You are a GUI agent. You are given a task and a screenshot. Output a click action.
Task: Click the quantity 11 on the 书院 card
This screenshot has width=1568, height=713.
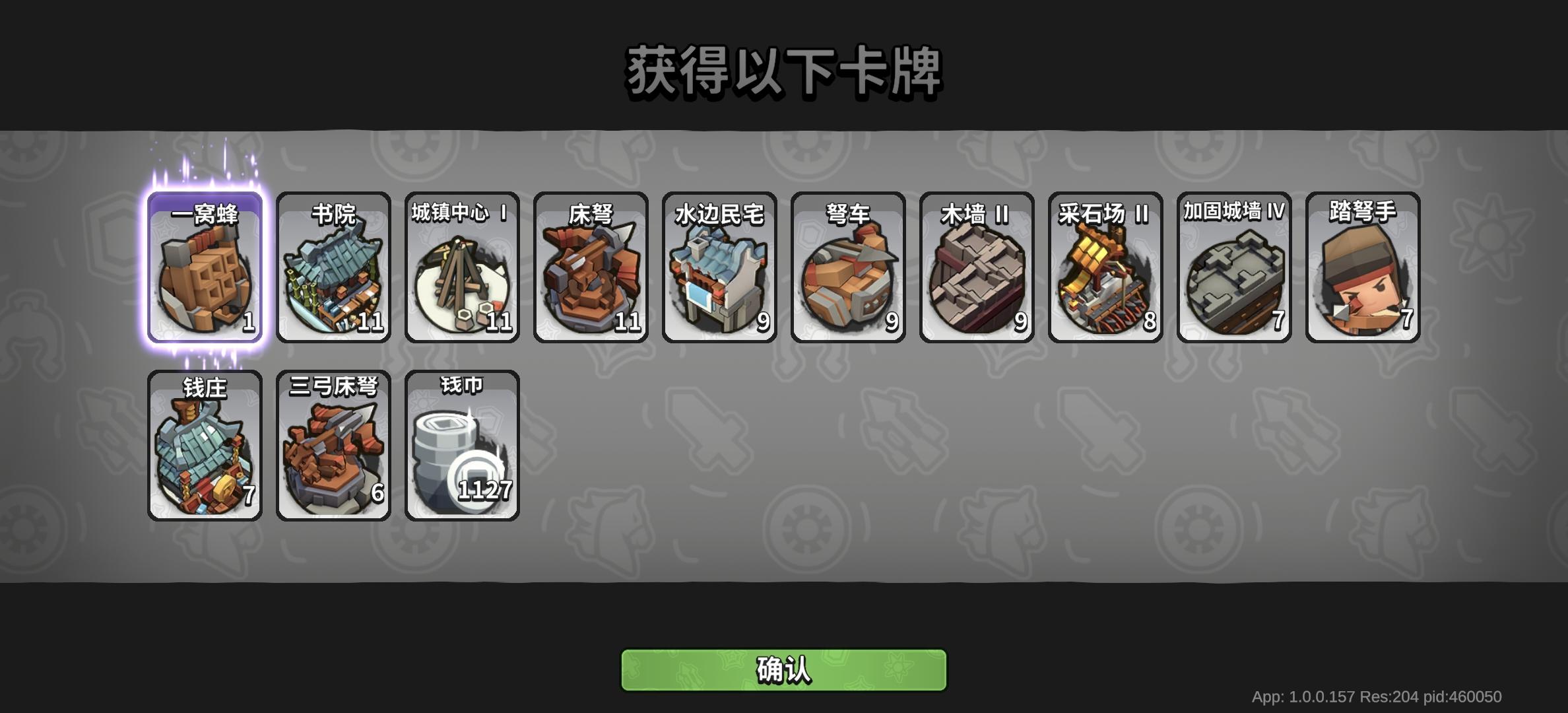click(x=372, y=323)
